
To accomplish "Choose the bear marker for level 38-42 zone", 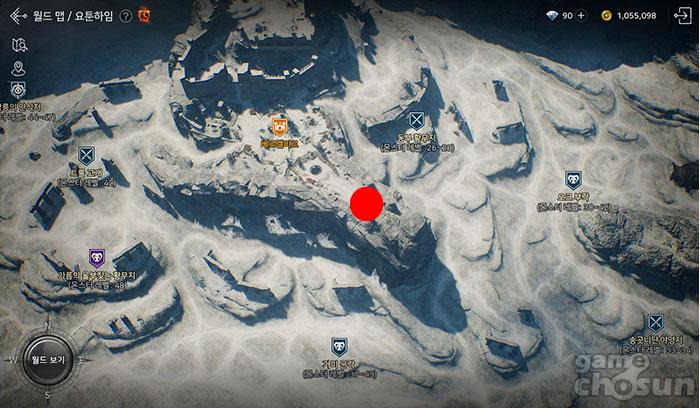I will click(x=572, y=179).
